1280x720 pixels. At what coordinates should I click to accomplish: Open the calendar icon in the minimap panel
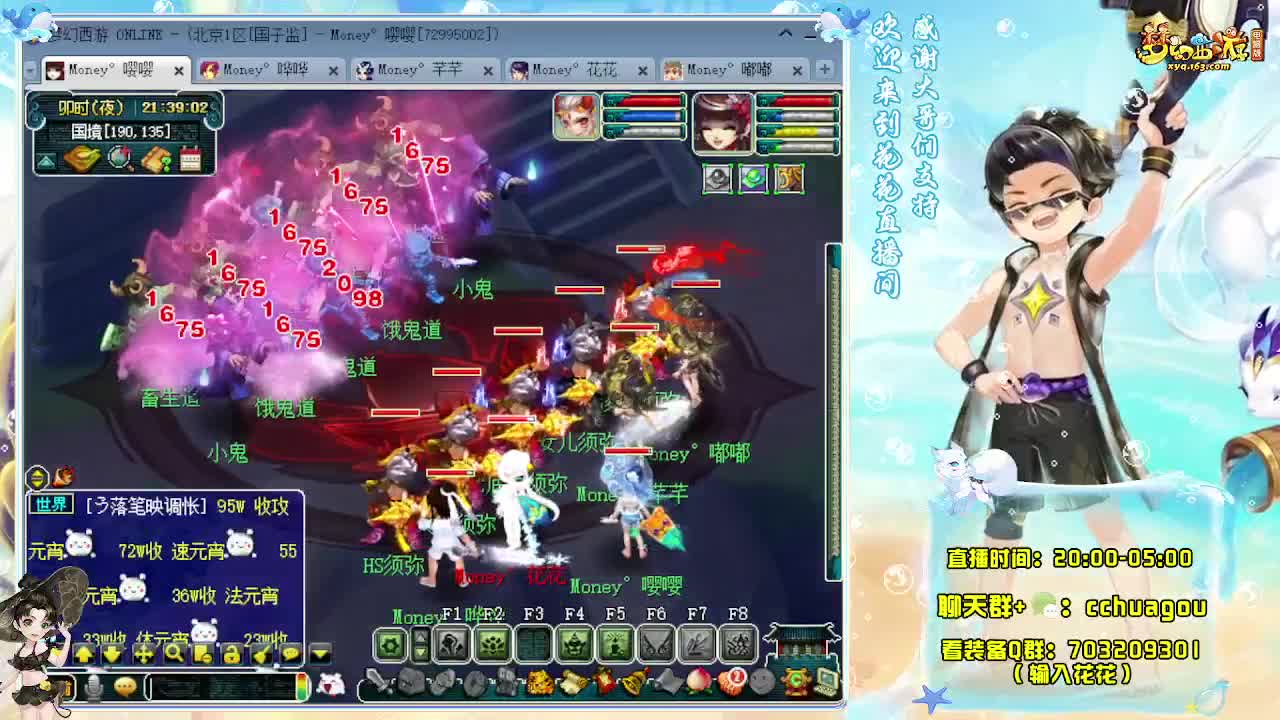click(x=189, y=159)
